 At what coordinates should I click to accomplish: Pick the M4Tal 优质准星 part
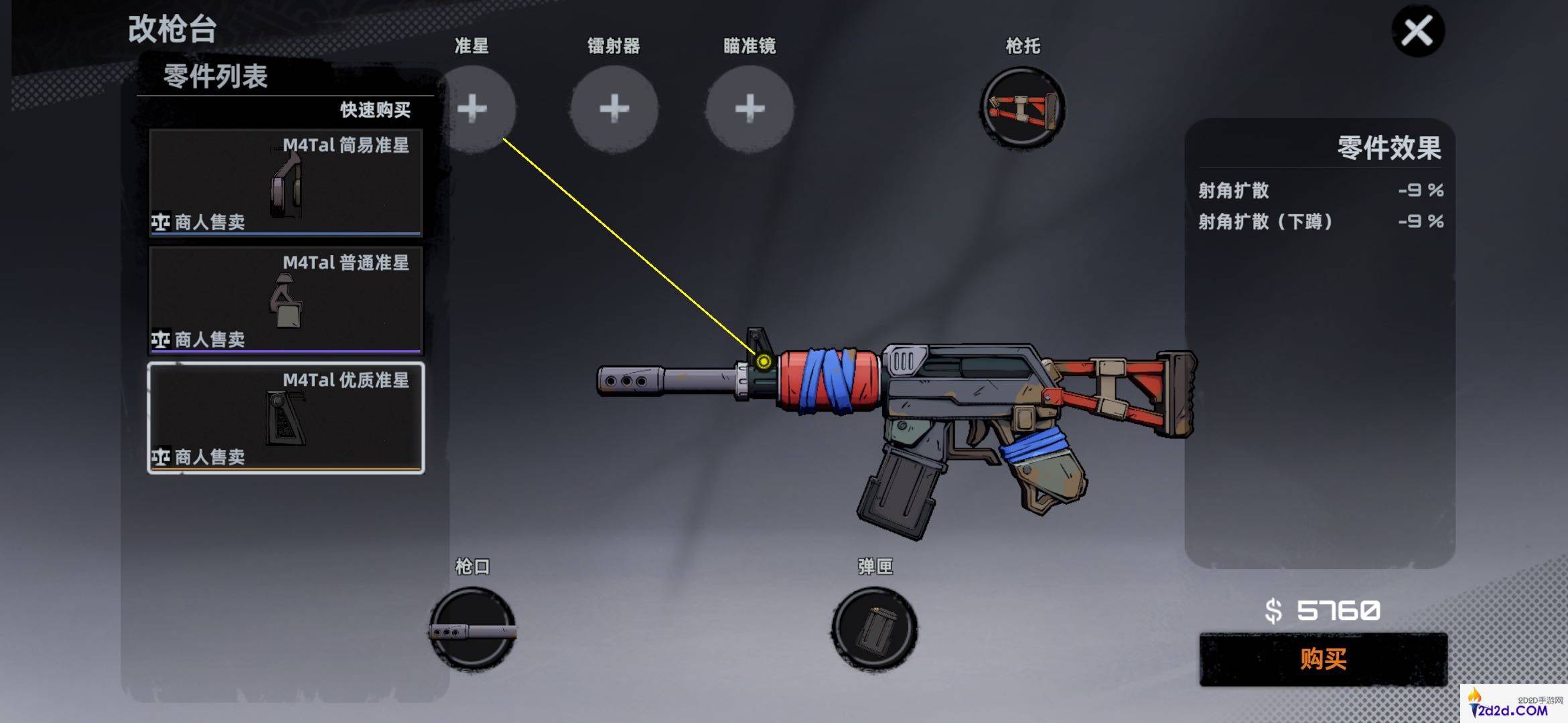(x=285, y=418)
